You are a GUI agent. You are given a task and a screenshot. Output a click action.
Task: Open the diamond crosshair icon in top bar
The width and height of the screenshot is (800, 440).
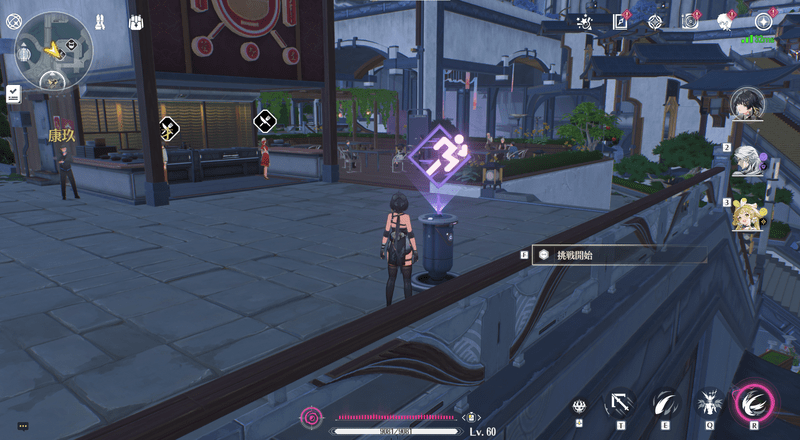pos(655,21)
